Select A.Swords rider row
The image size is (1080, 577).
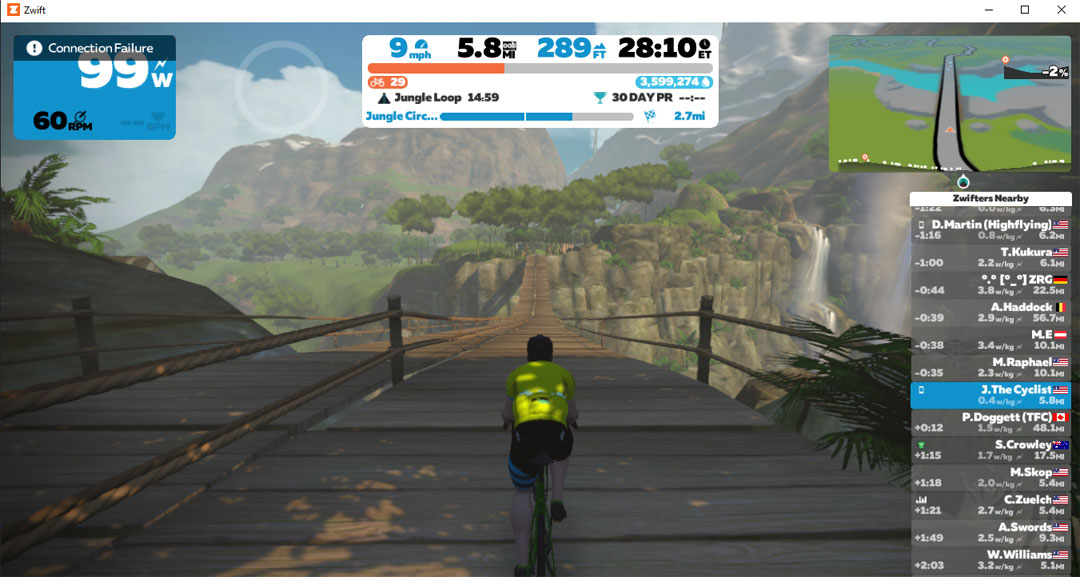990,532
